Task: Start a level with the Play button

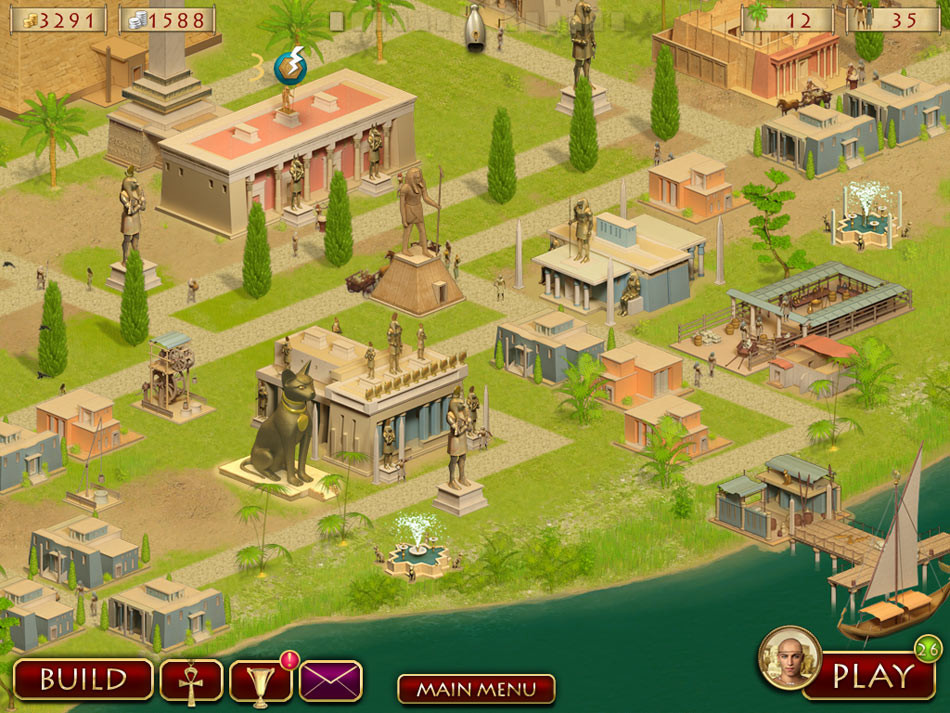Action: pyautogui.click(x=872, y=676)
